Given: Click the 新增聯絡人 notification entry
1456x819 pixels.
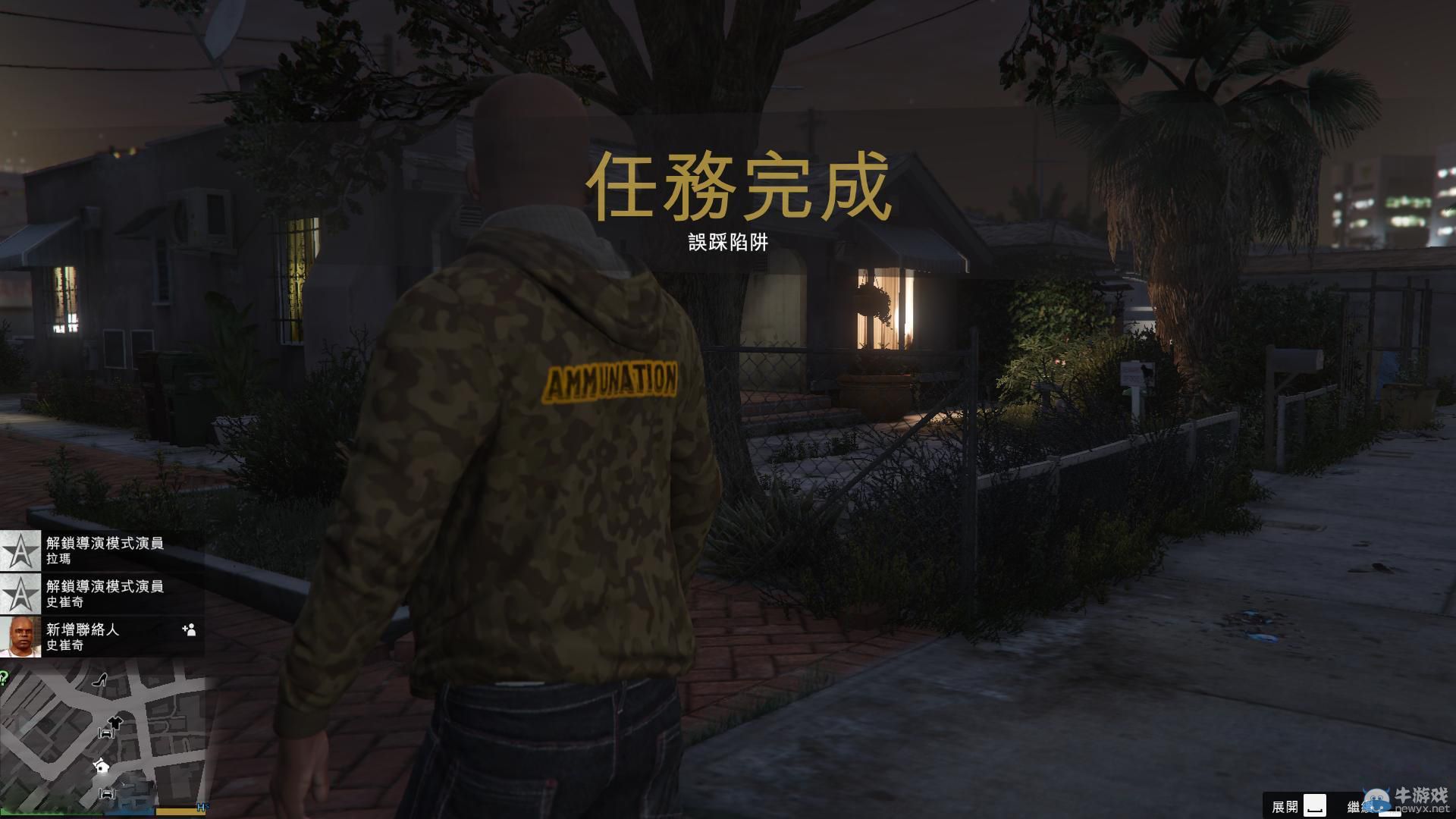Looking at the screenshot, I should click(x=83, y=629).
